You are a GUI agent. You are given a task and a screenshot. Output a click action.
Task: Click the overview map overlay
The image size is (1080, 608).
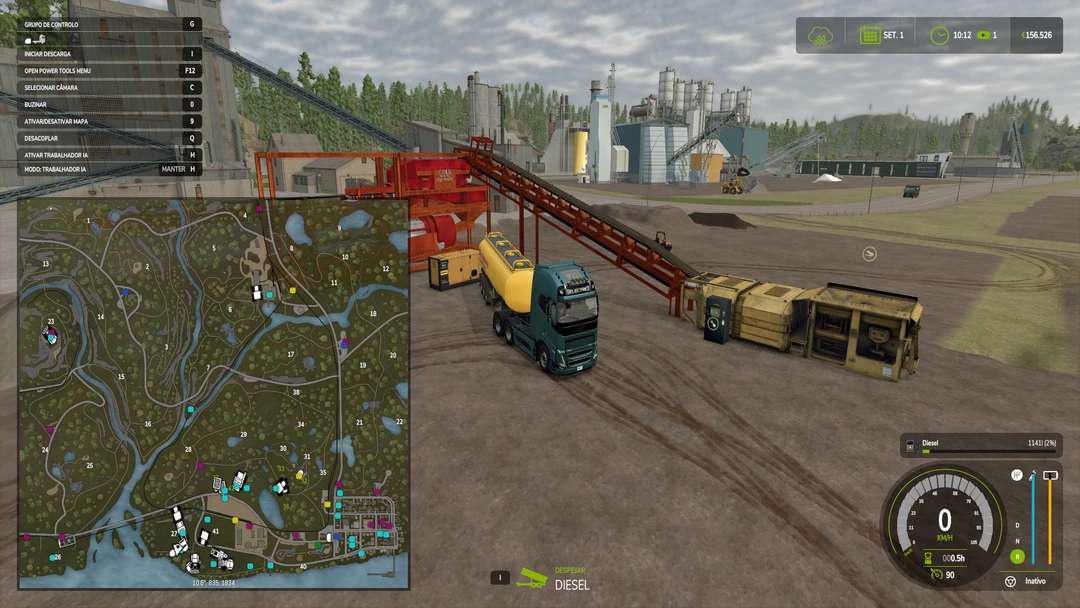click(x=213, y=392)
